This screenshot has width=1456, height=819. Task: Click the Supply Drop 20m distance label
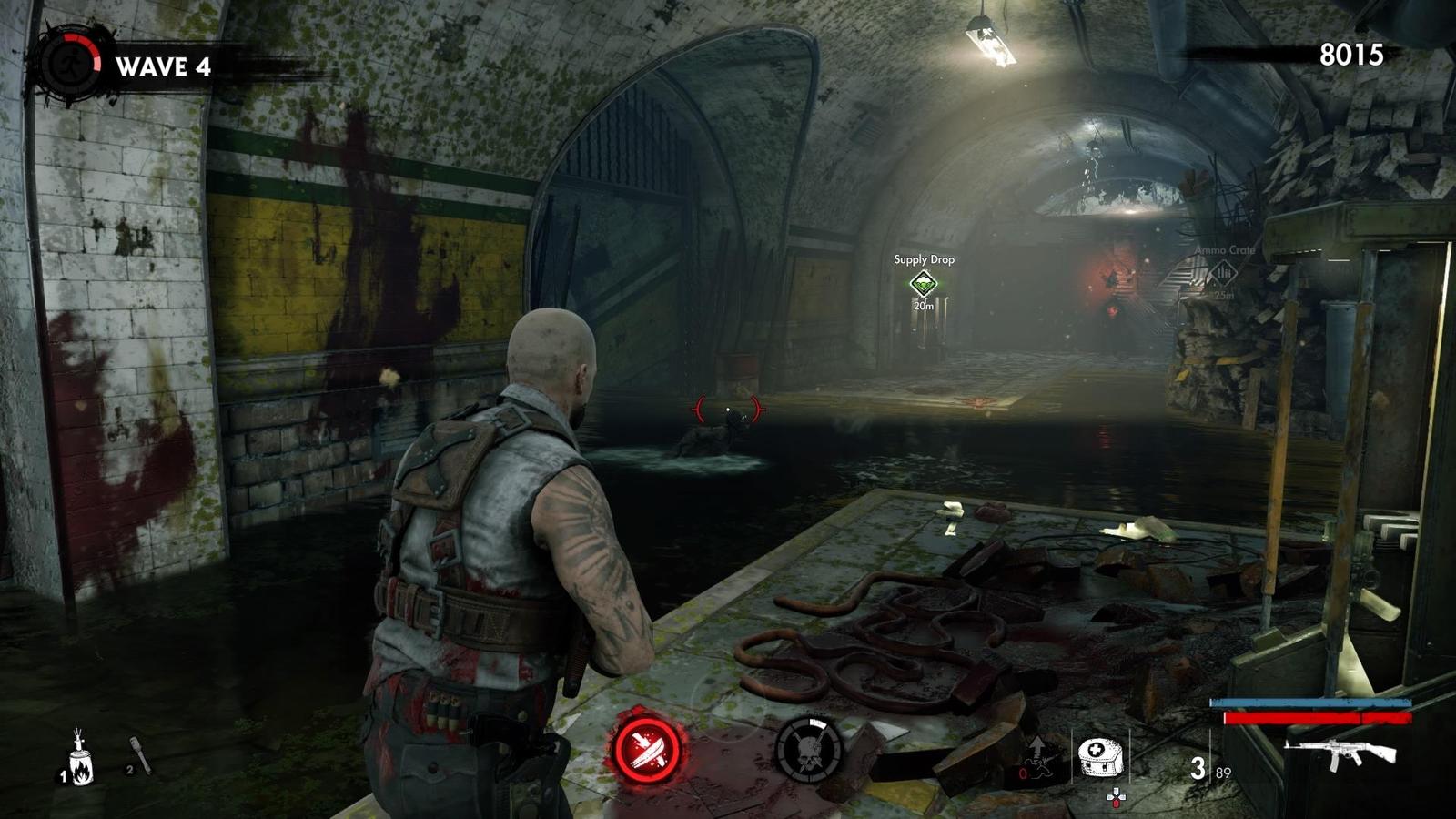(923, 307)
